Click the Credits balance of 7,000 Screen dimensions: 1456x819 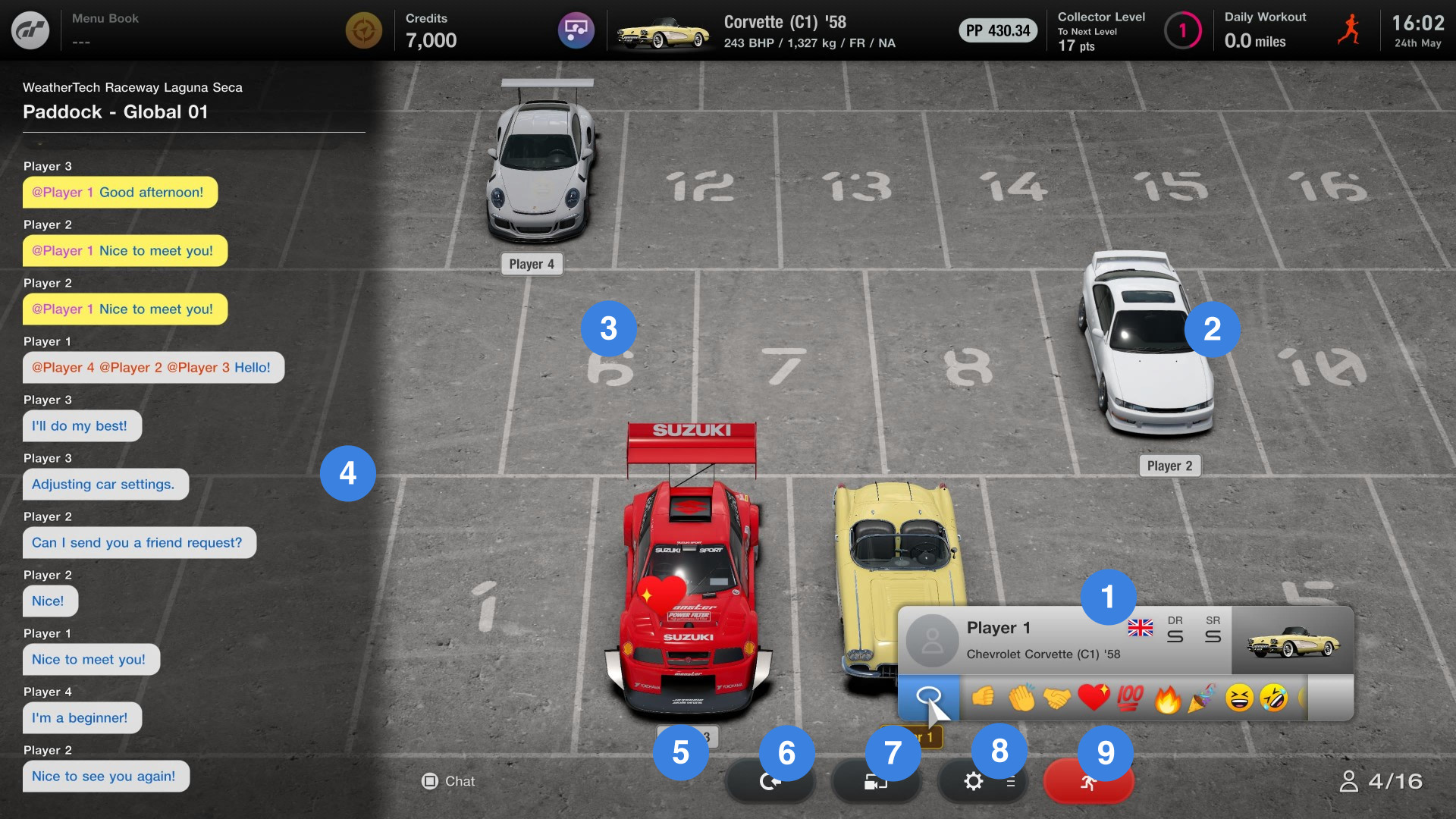[x=431, y=40]
